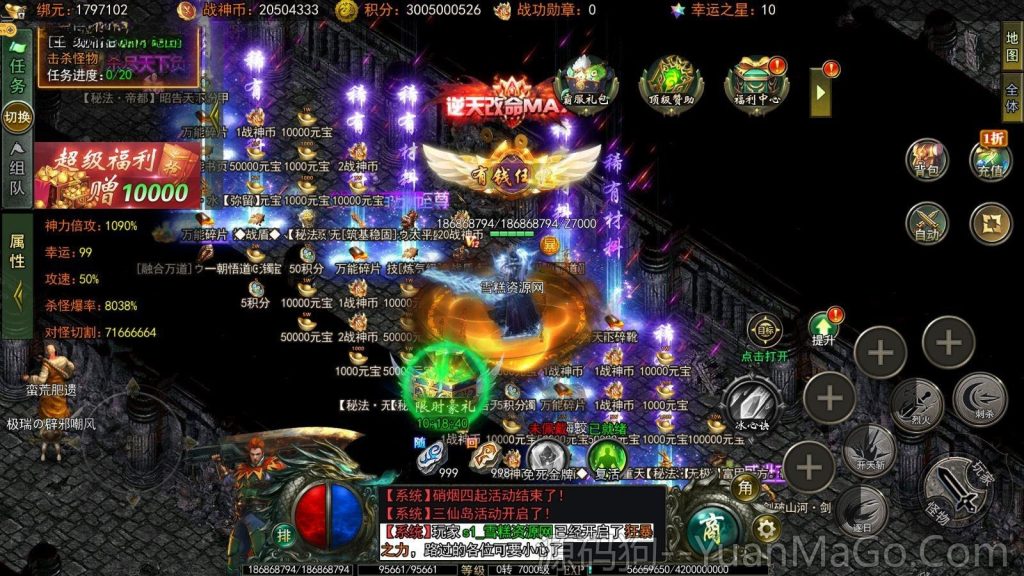Image resolution: width=1024 pixels, height=576 pixels.
Task: Click the 提升 upgrade arrow
Action: [x=823, y=327]
